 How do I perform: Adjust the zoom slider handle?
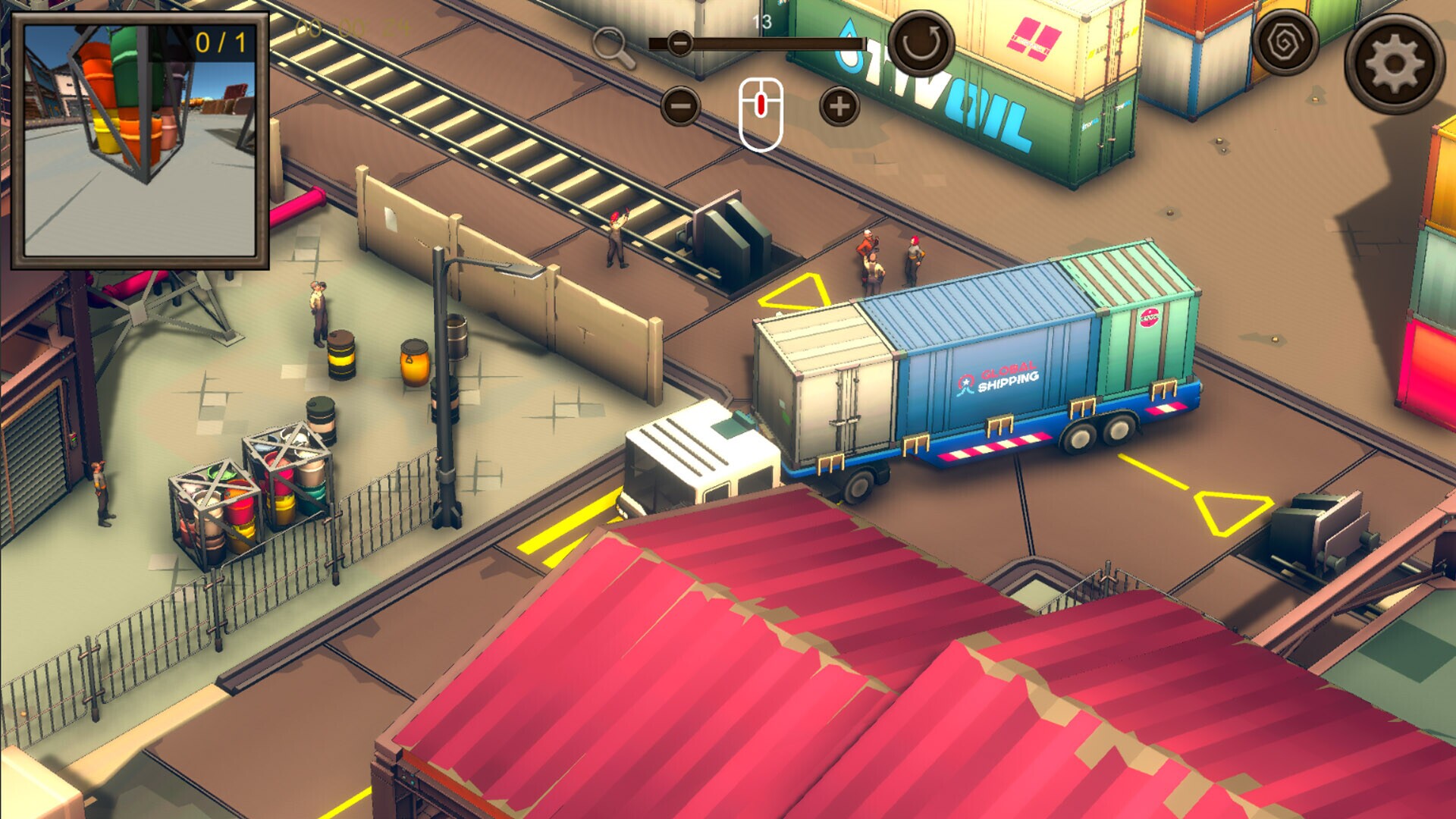(680, 43)
